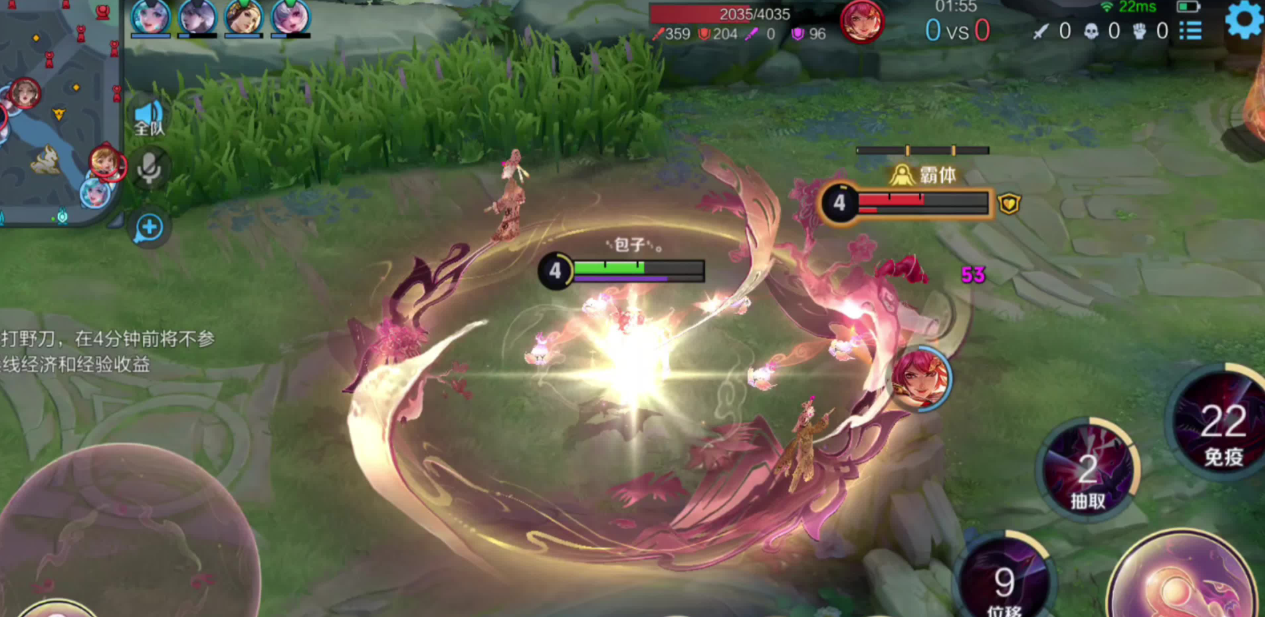The height and width of the screenshot is (617, 1265).
Task: Select the second teammate portrait with dark hair
Action: (x=198, y=17)
